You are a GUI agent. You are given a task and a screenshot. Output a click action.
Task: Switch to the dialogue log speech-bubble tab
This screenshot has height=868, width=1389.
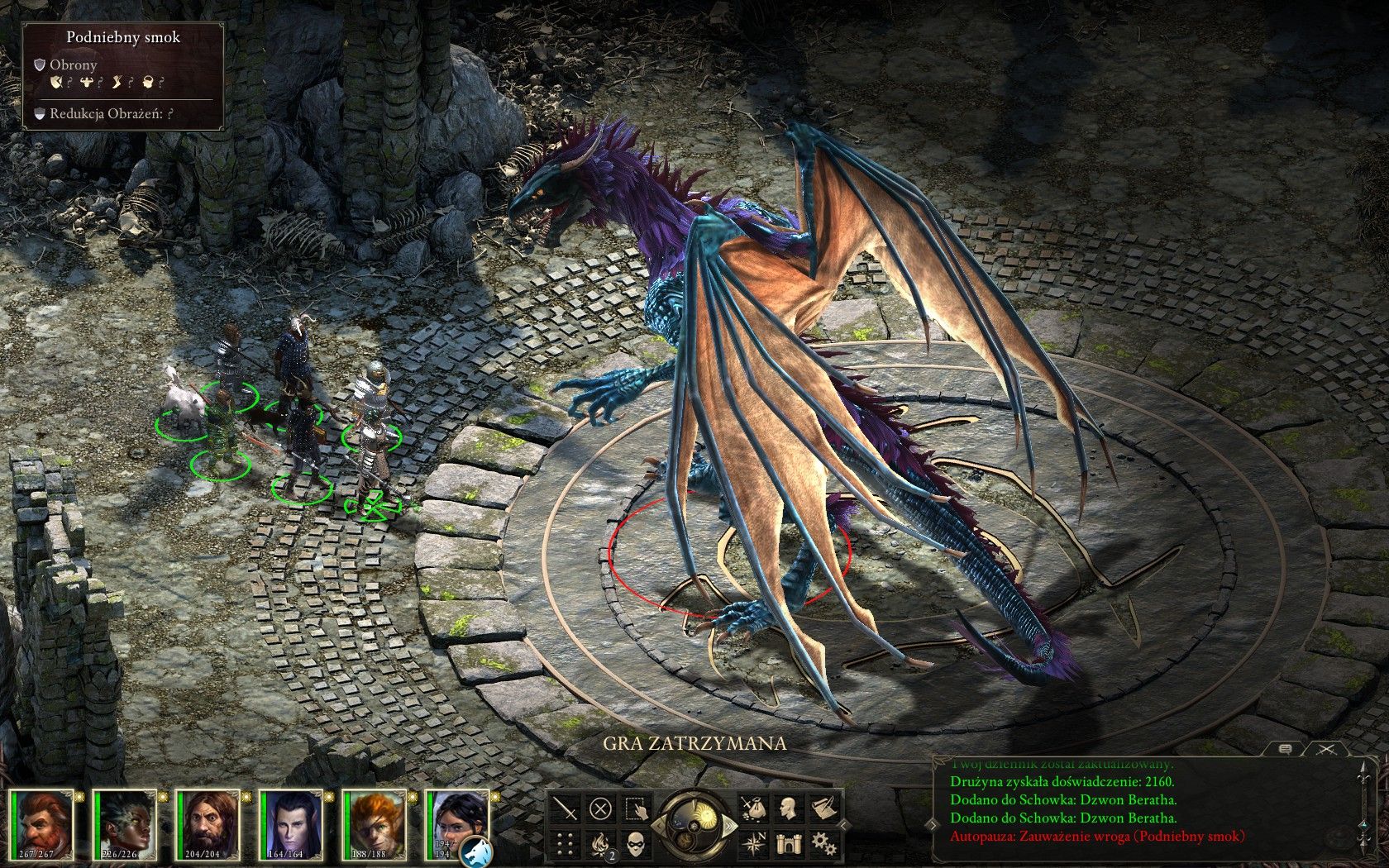point(1286,750)
